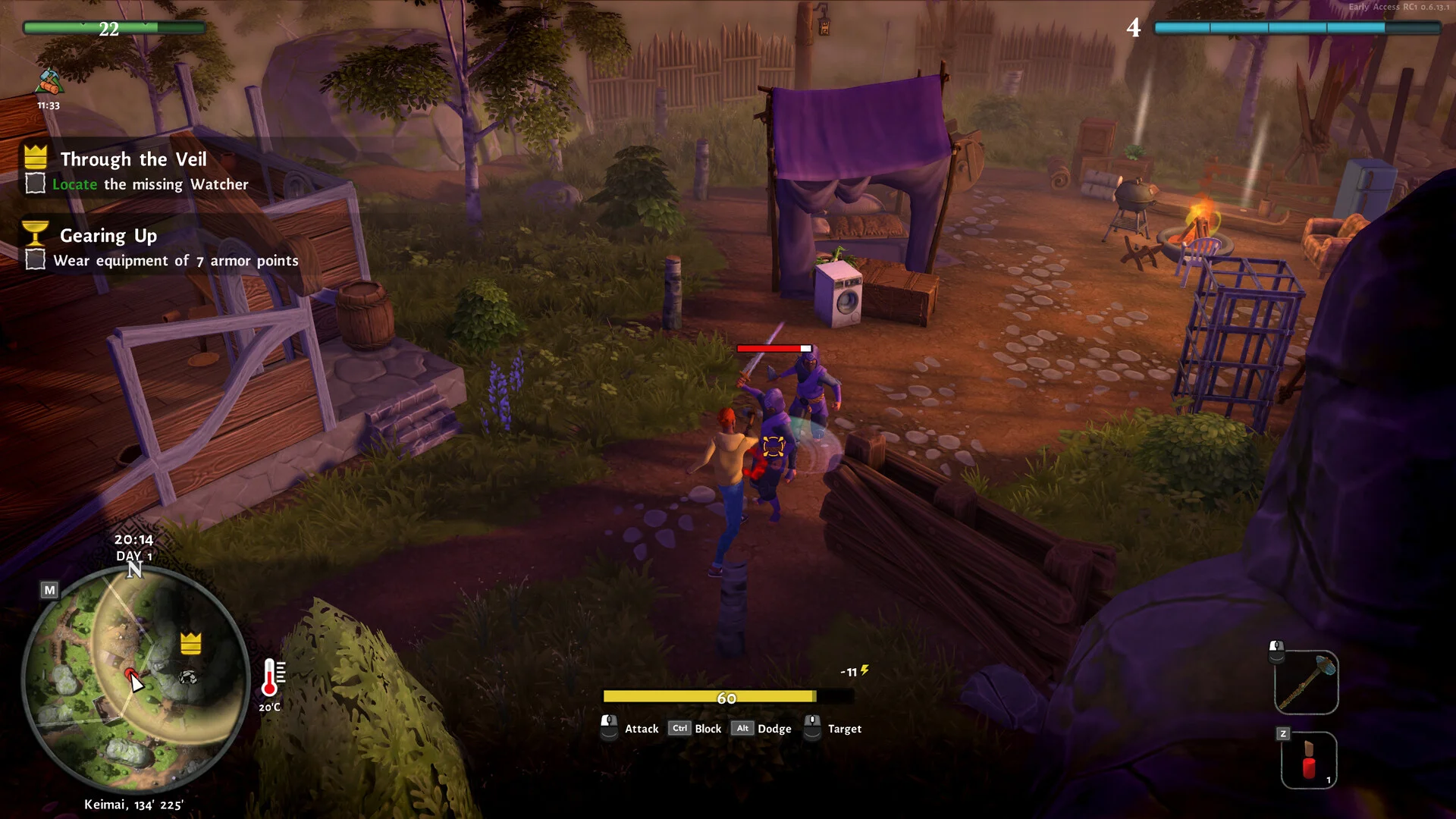Select the Through the Veil quest tracker

point(133,159)
